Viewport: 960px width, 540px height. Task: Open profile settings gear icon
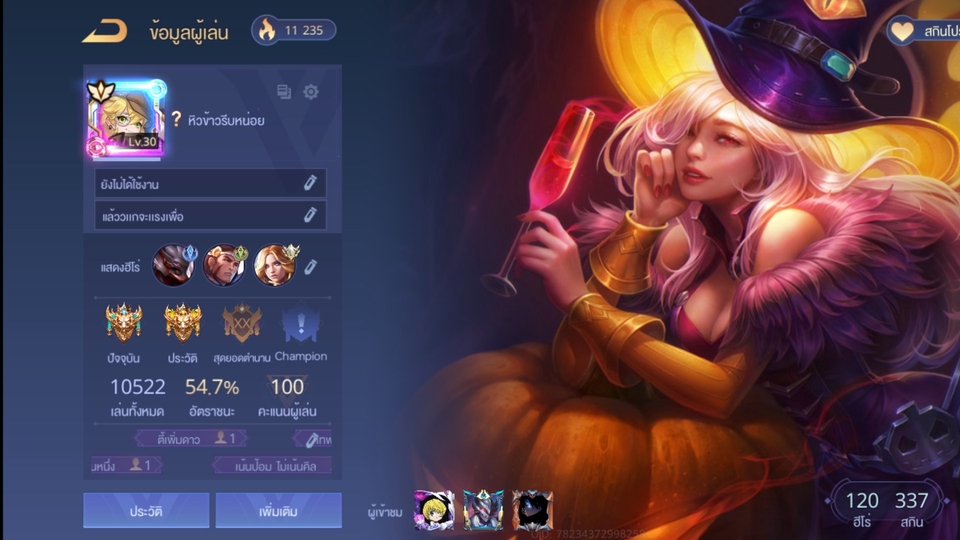click(311, 92)
